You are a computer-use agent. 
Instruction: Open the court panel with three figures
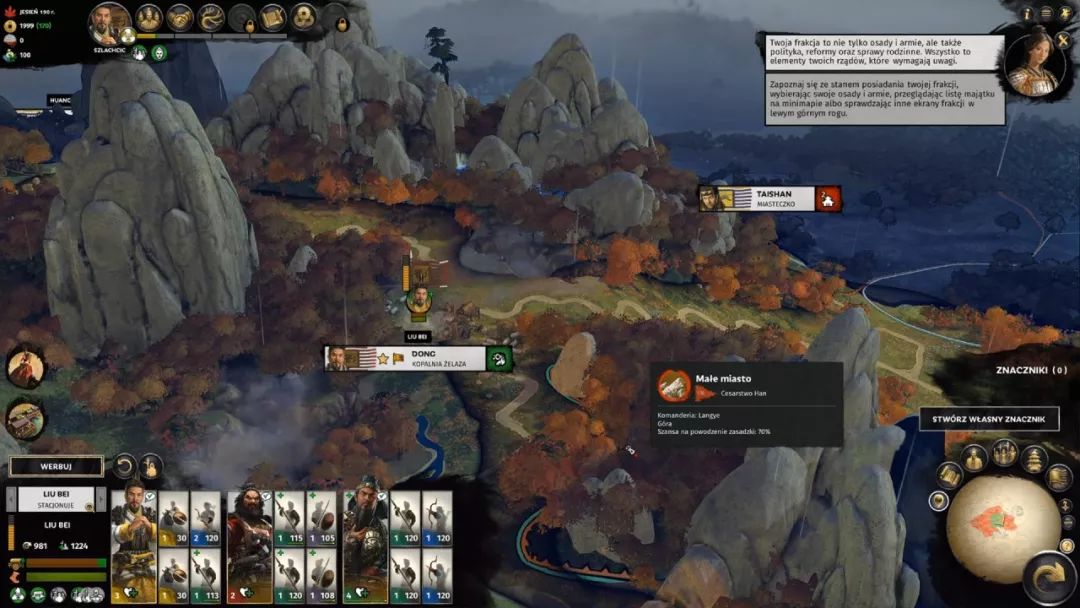(x=149, y=17)
